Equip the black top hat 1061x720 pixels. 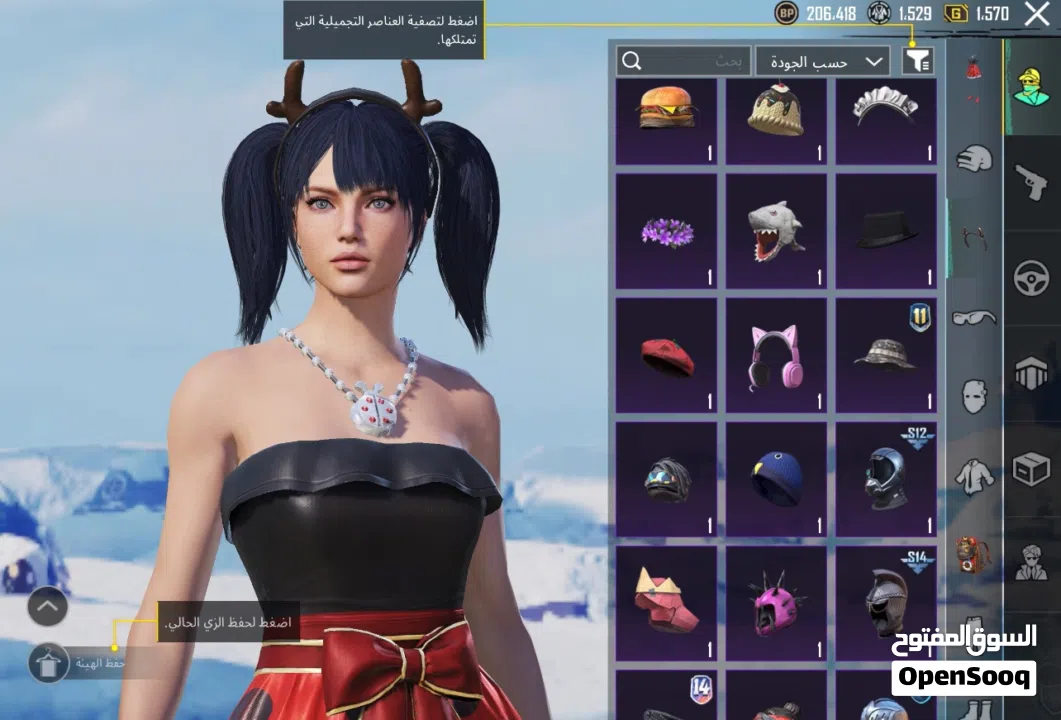point(886,231)
